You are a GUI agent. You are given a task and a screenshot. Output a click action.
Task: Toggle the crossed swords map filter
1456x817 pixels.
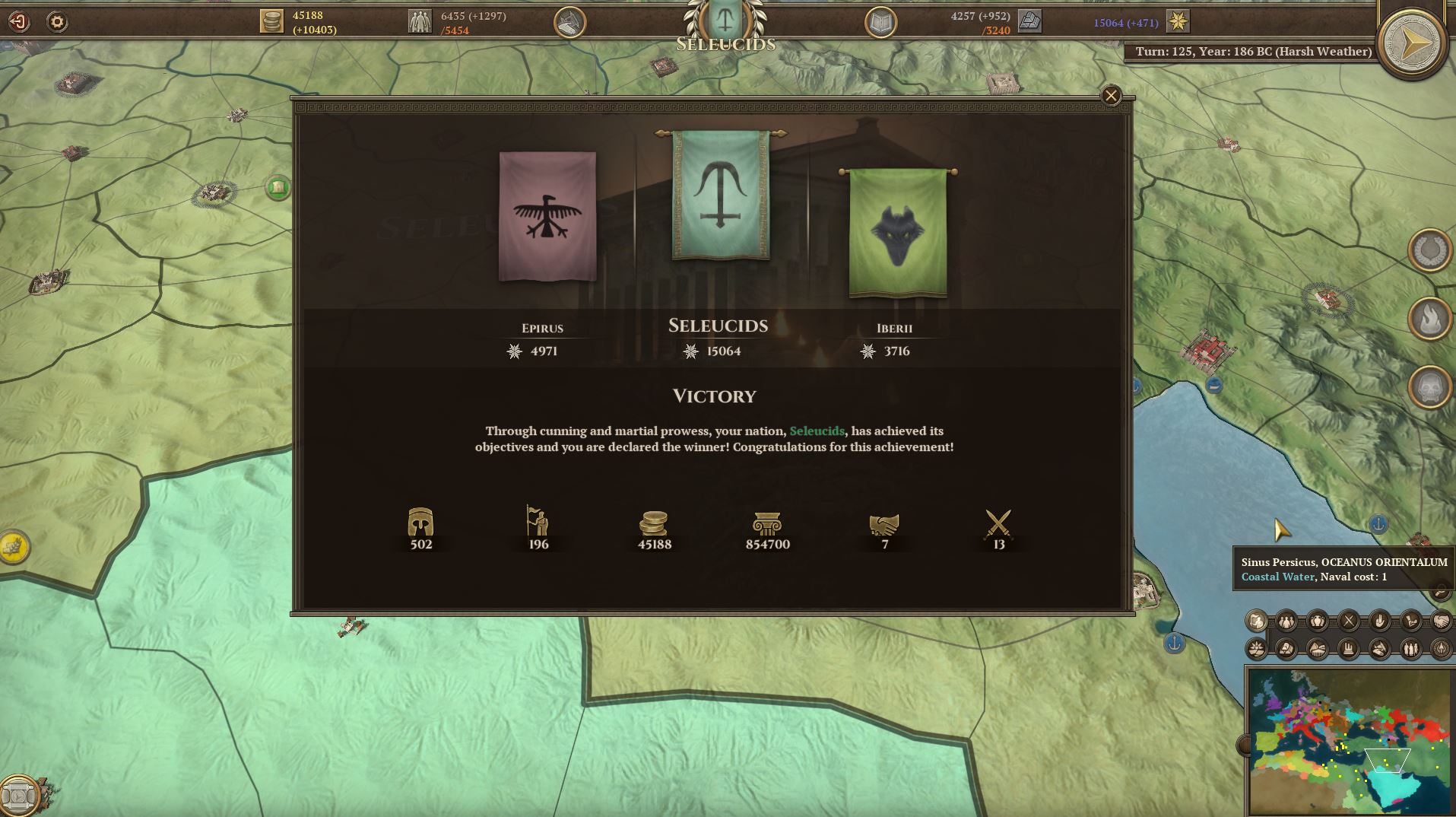1349,621
